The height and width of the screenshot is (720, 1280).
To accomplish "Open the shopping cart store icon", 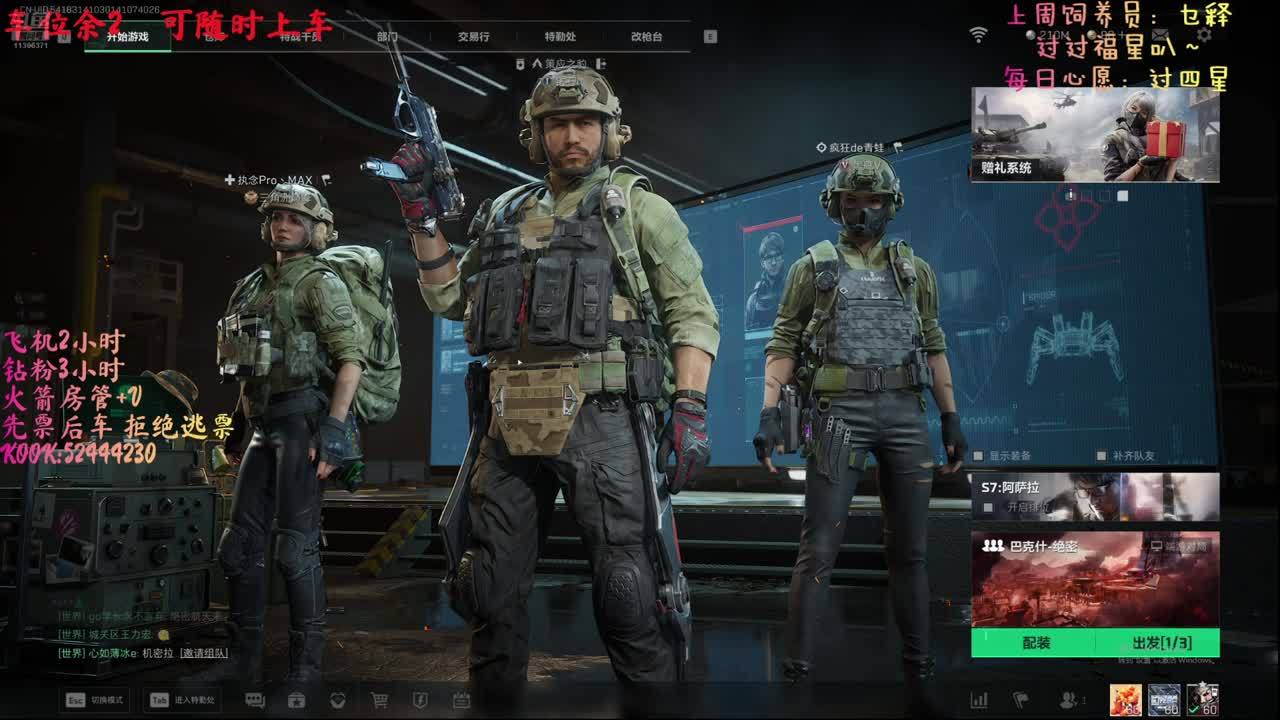I will (x=379, y=700).
